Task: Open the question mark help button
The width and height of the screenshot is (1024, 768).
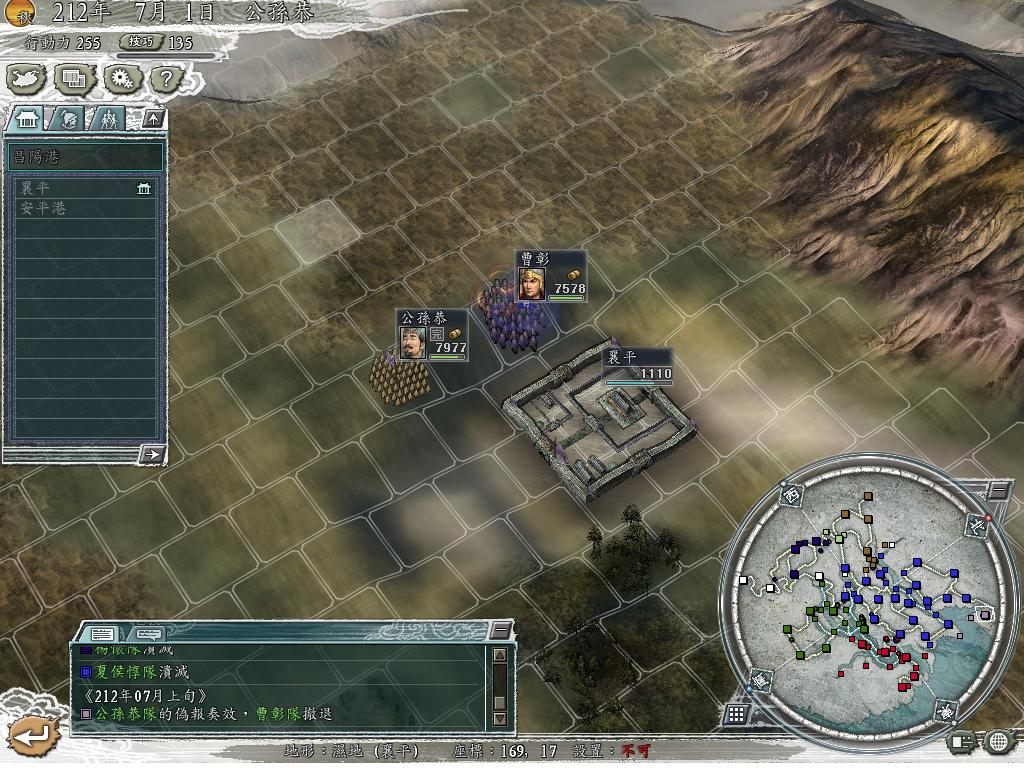Action: pos(166,77)
